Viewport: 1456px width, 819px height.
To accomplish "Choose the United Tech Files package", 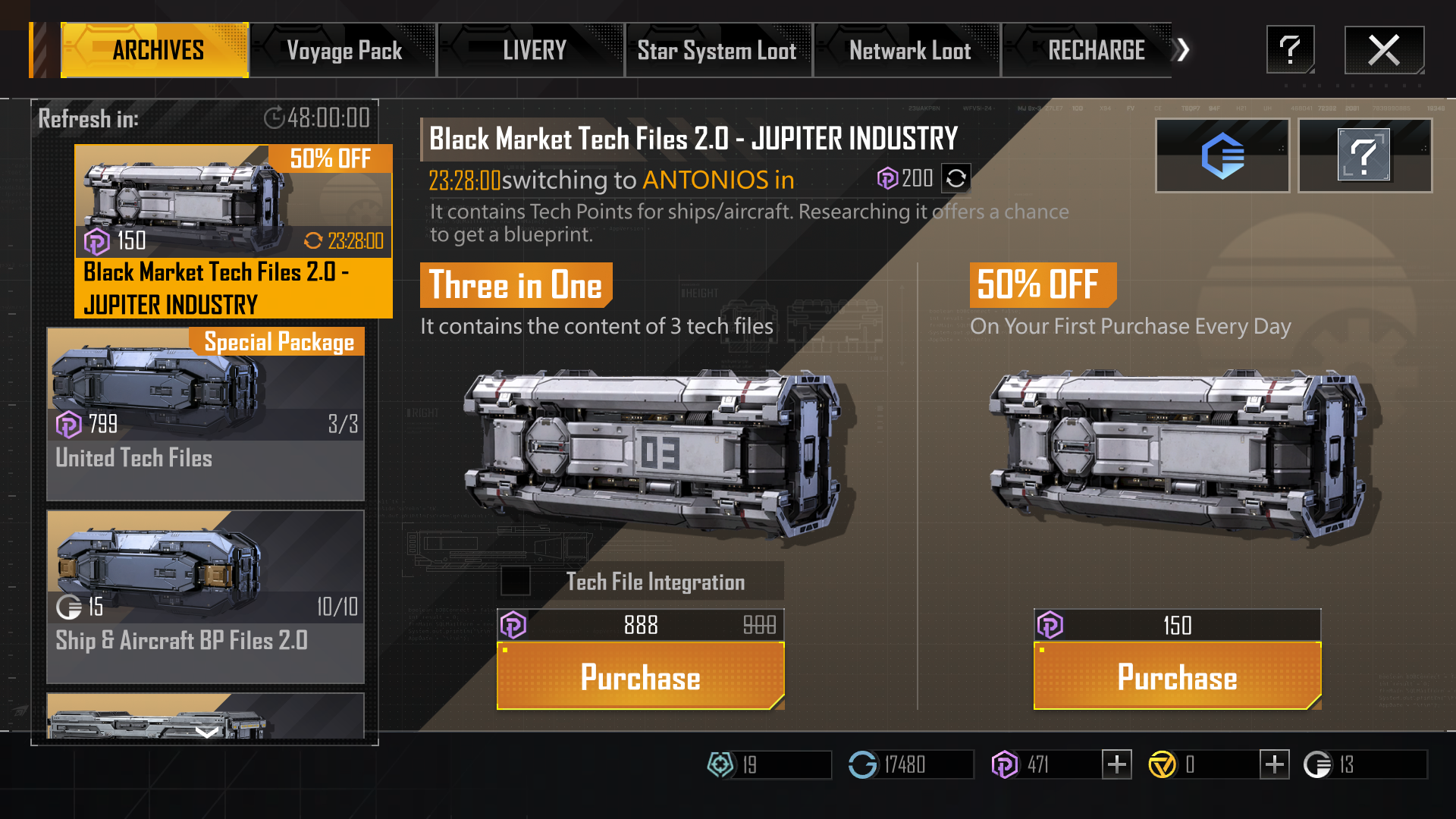I will pyautogui.click(x=206, y=413).
